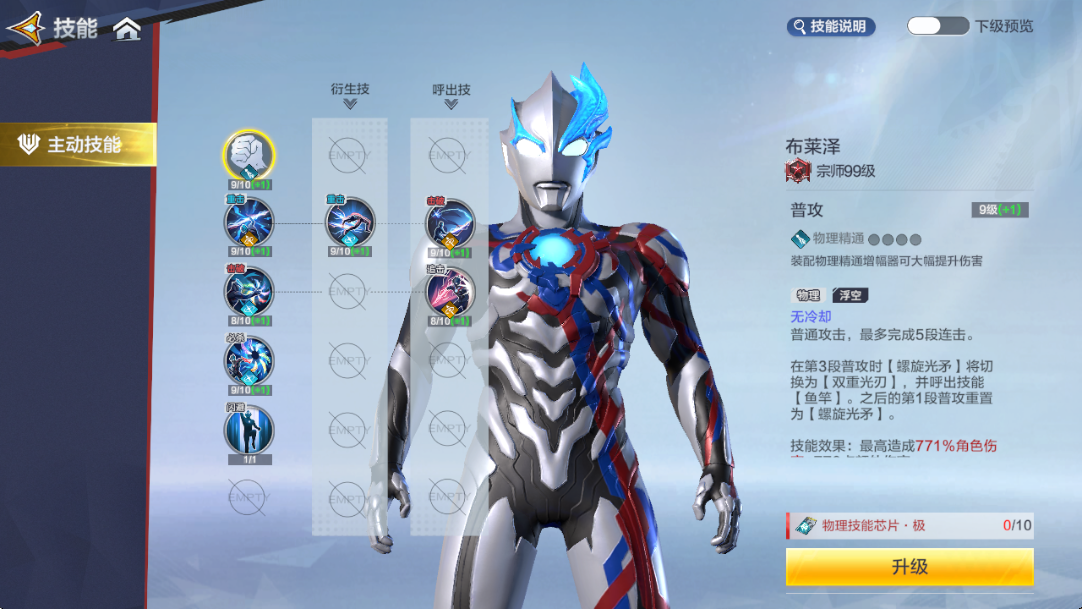Screen dimensions: 1082x609
Task: Select the 主动技能 tab
Action: pyautogui.click(x=79, y=145)
